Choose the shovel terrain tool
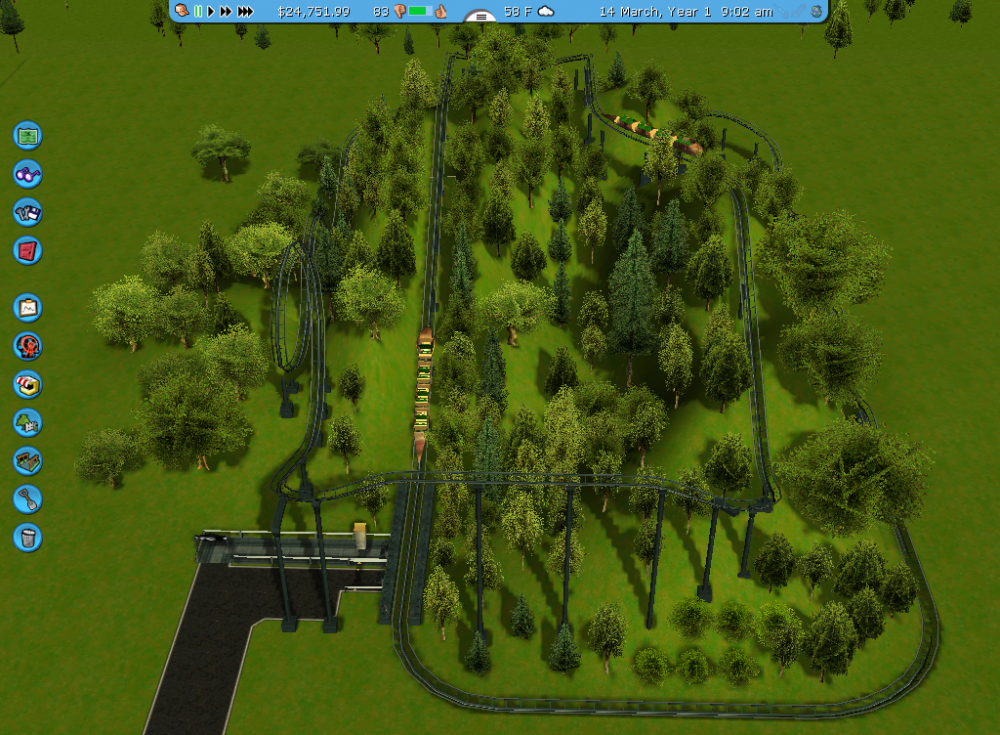 pos(27,498)
